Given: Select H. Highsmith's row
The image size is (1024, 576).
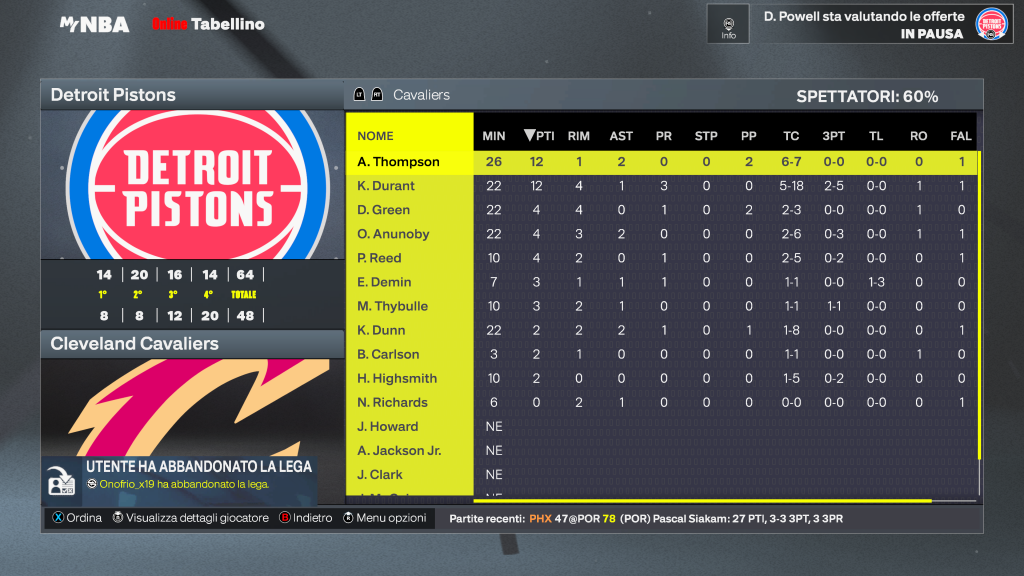Looking at the screenshot, I should tap(397, 378).
